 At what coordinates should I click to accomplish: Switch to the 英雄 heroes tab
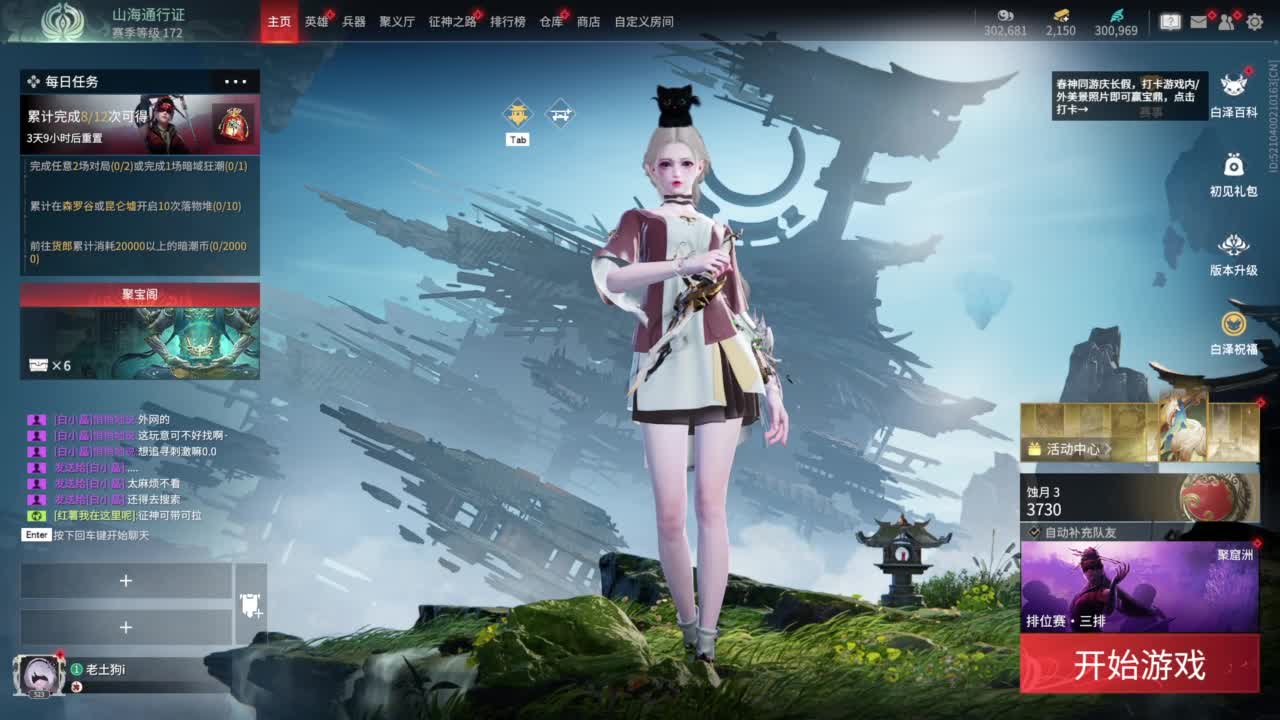[317, 21]
